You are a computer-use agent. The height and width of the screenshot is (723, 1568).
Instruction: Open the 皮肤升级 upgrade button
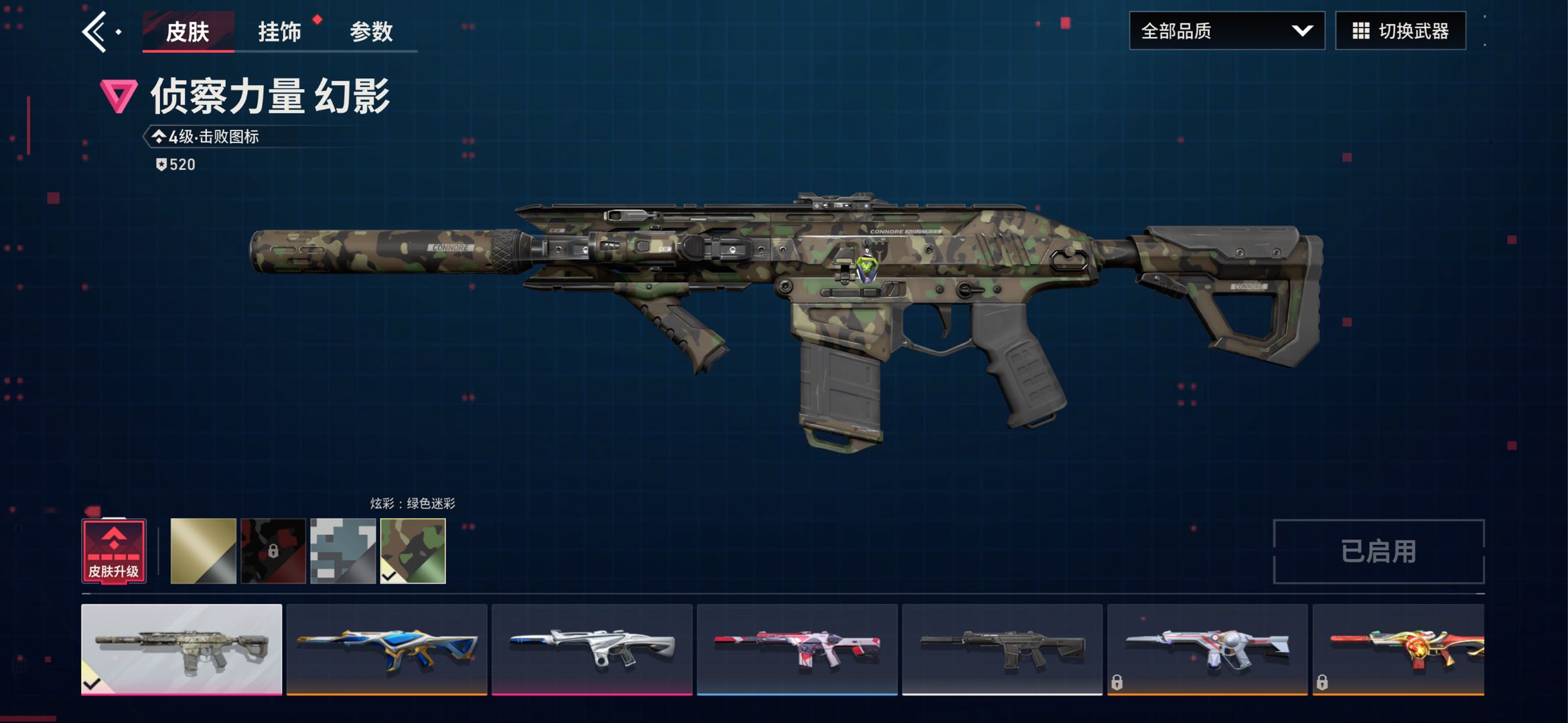pyautogui.click(x=114, y=552)
